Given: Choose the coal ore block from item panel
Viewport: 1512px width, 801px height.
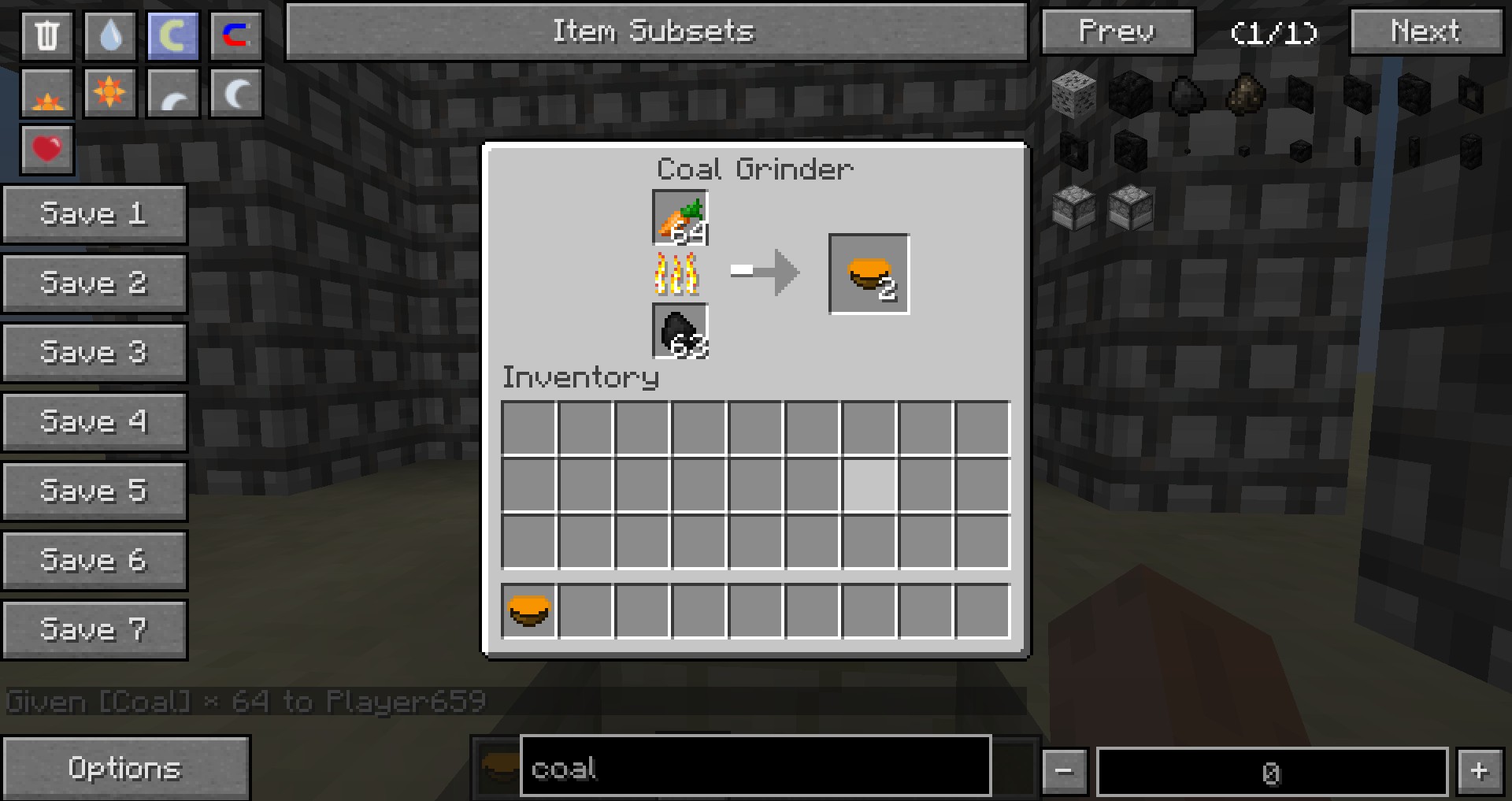Looking at the screenshot, I should coord(1073,95).
